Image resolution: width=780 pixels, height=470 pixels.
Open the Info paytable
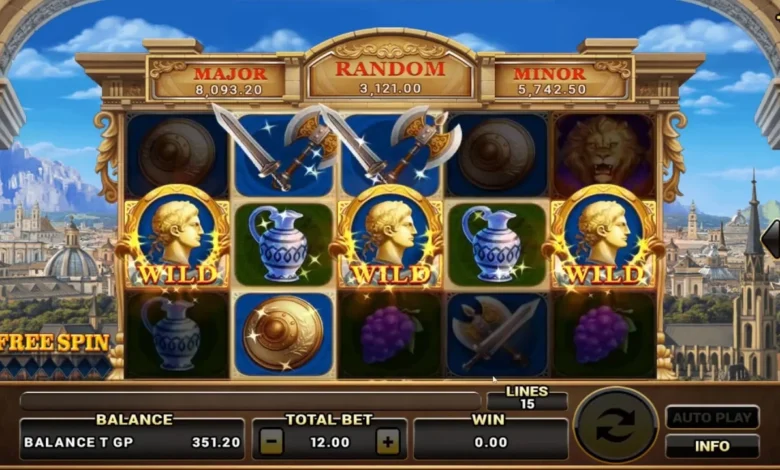click(712, 446)
